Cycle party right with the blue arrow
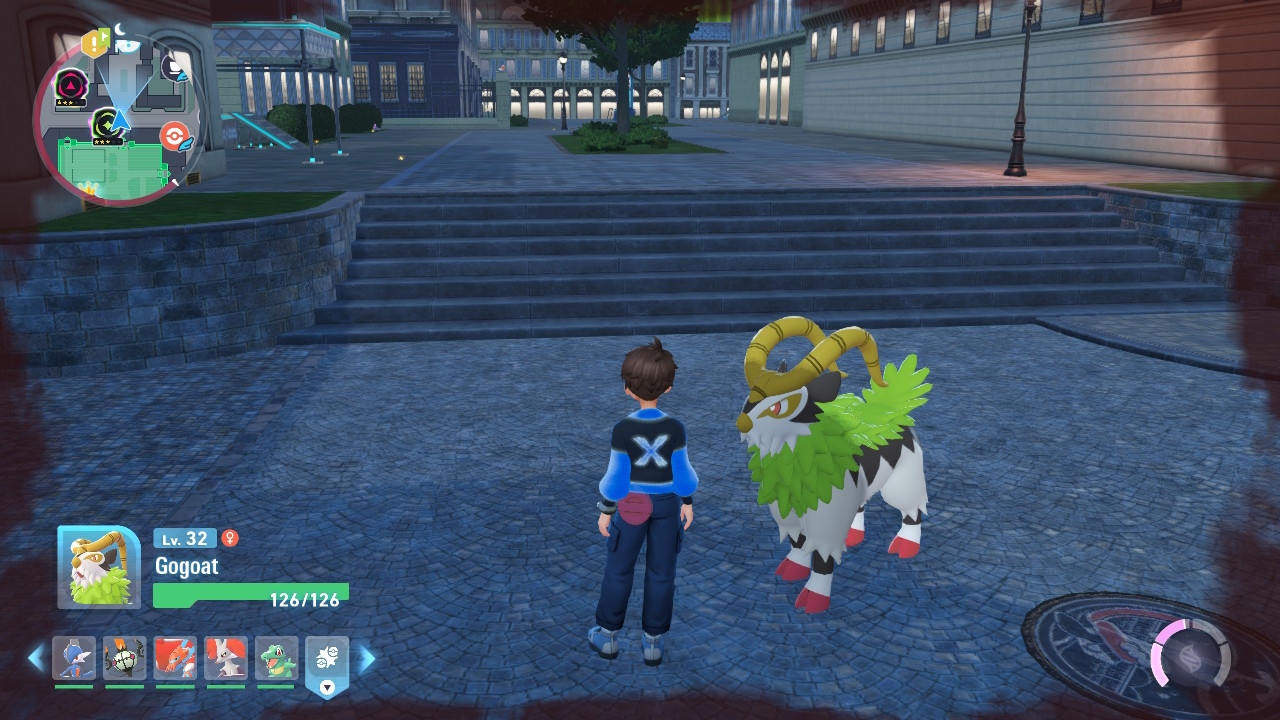Screen dimensions: 1280x720 click(x=367, y=658)
